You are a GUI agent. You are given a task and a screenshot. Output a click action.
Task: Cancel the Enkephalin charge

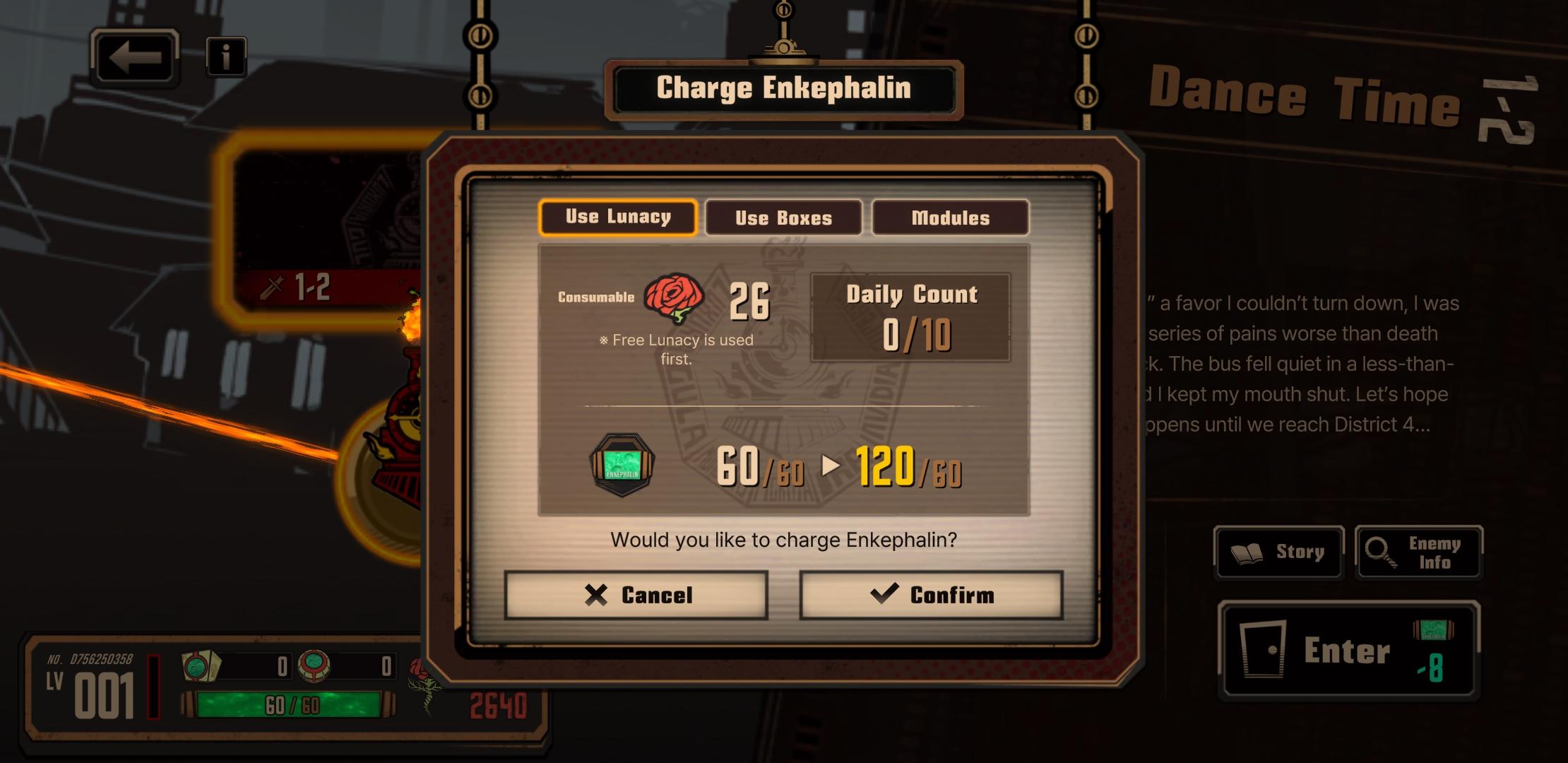[x=636, y=595]
